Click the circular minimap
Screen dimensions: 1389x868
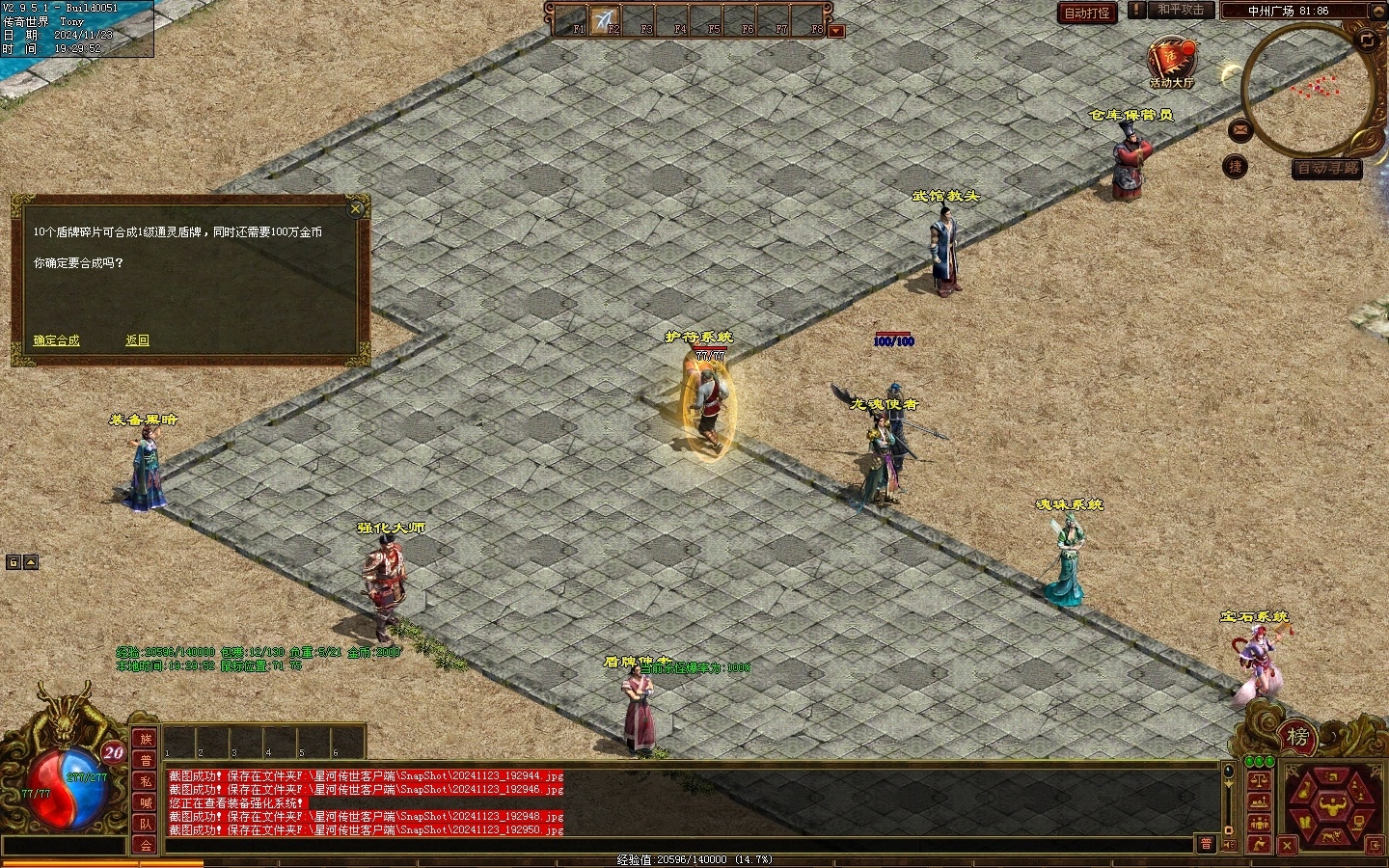1308,90
